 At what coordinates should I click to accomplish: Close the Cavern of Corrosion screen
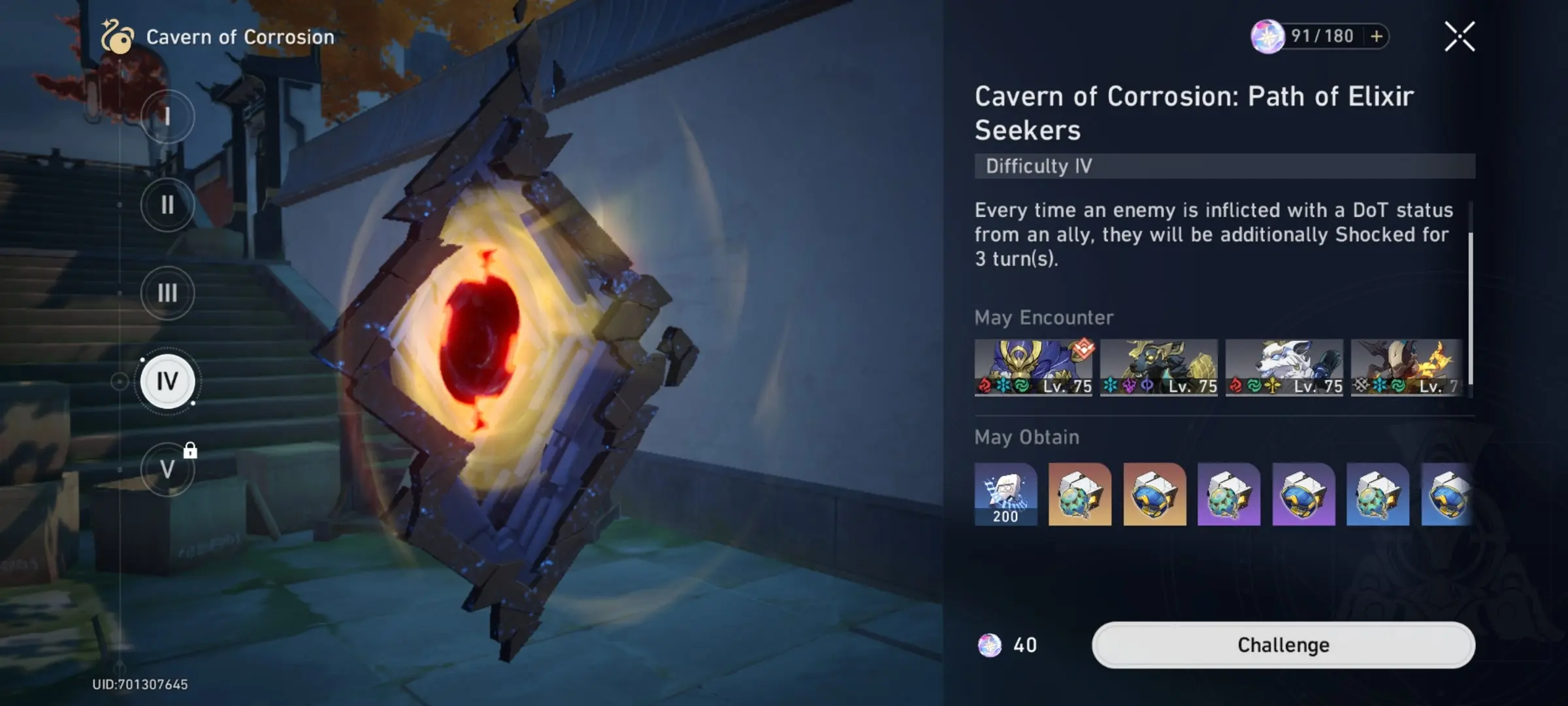[1459, 37]
